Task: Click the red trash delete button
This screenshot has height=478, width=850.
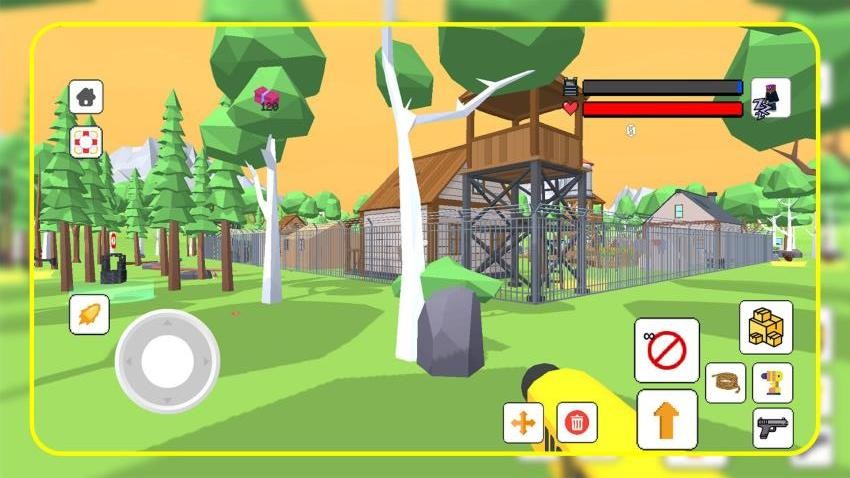Action: 577,423
